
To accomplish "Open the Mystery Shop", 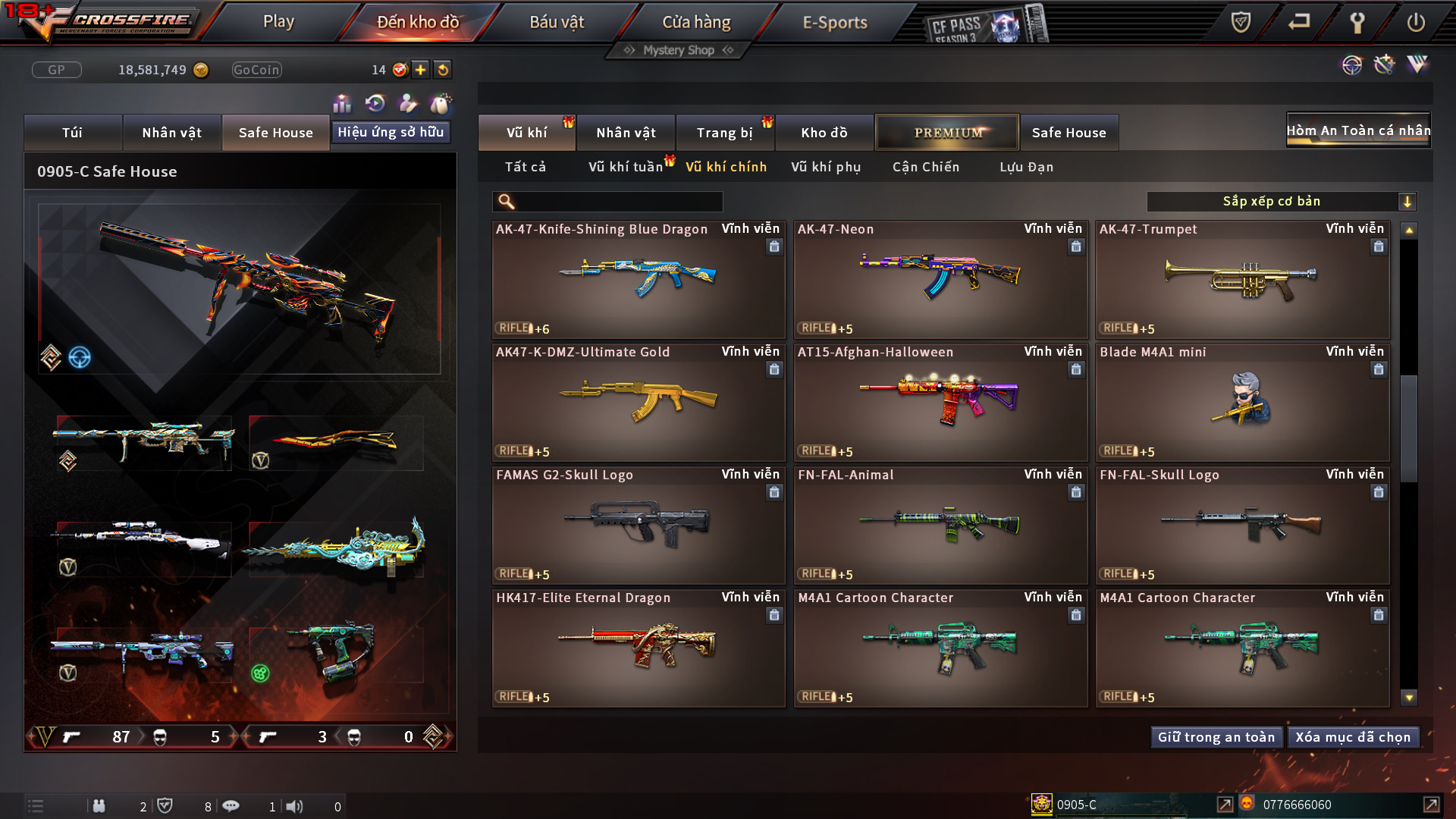I will [679, 50].
